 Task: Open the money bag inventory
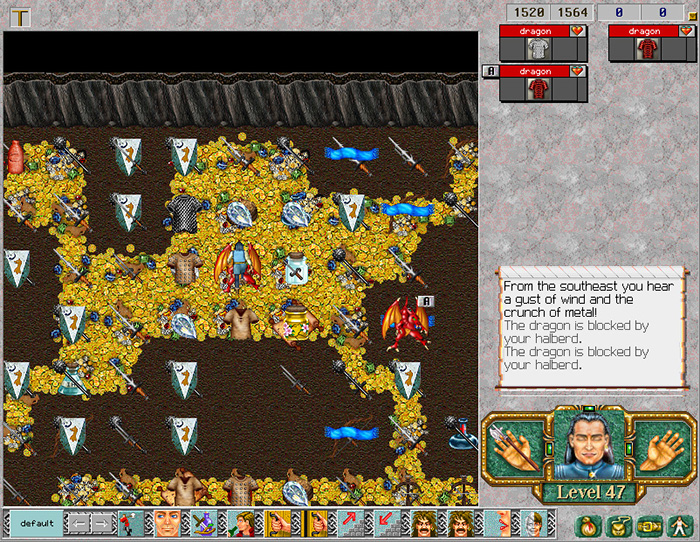(590, 525)
